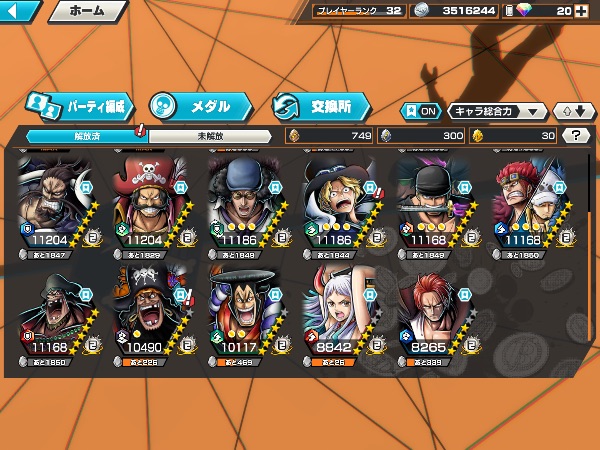Toggle the ON display switch

tap(420, 111)
